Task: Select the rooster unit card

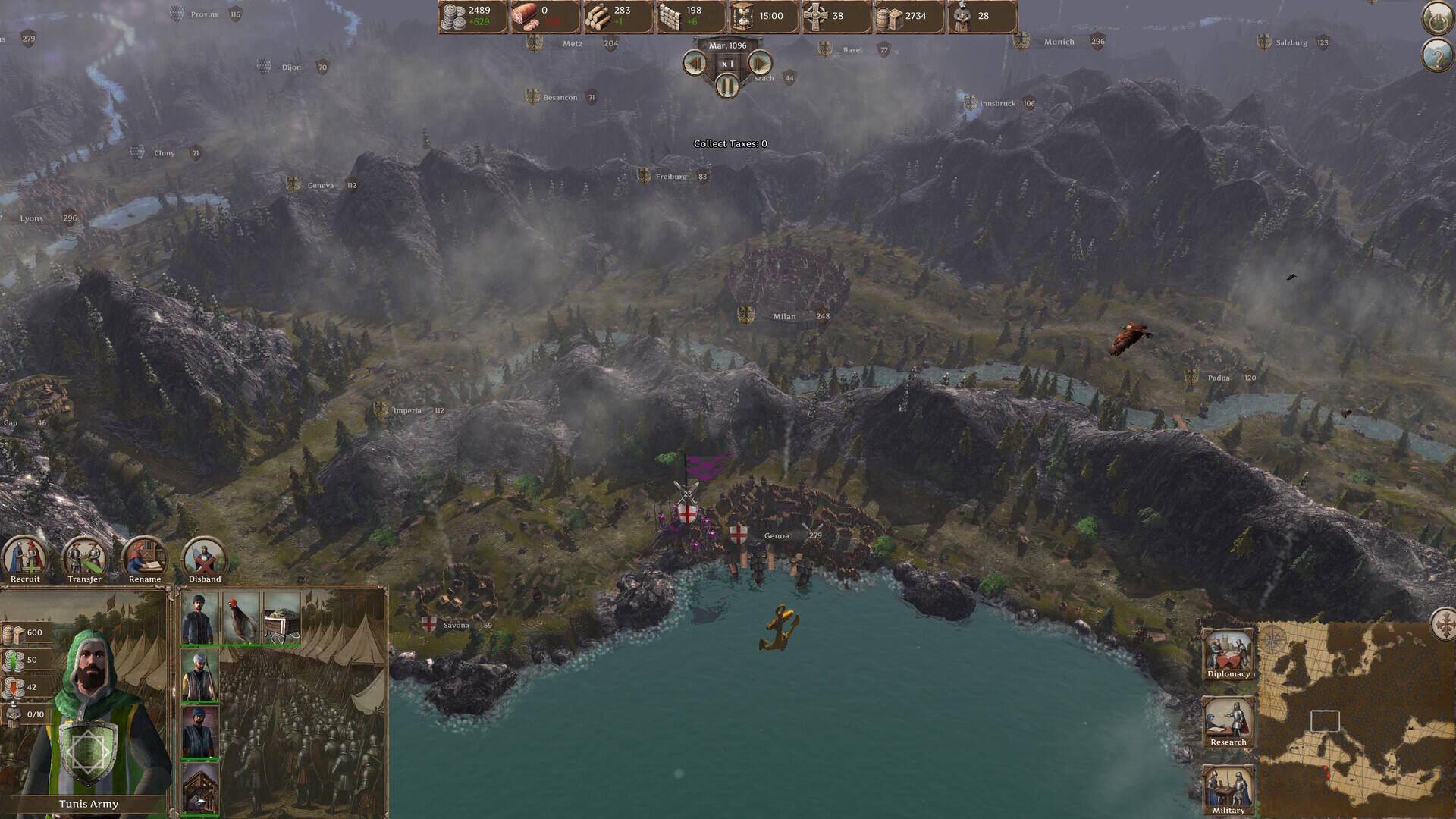Action: click(x=240, y=618)
